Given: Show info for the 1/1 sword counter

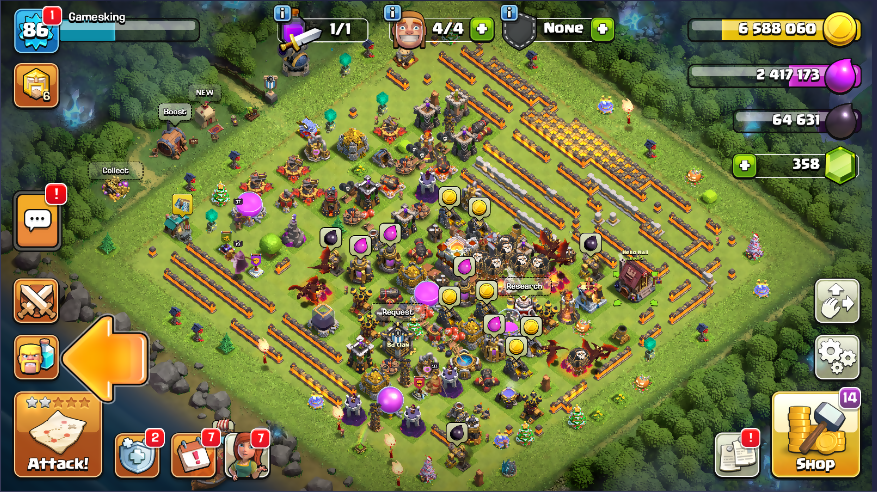Looking at the screenshot, I should pyautogui.click(x=288, y=13).
